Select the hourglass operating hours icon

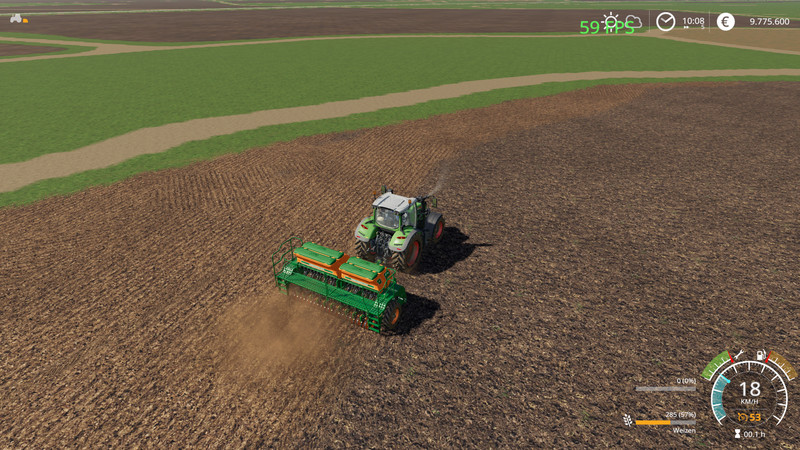coord(737,434)
